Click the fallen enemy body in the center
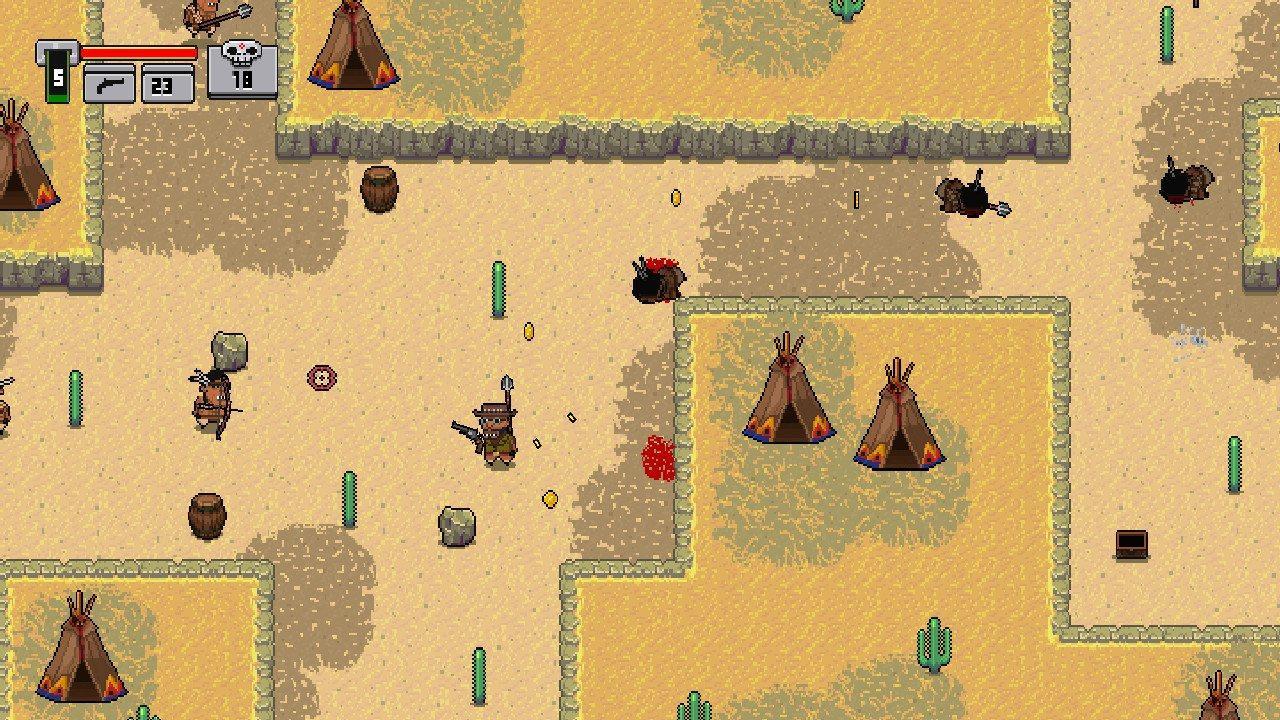 point(660,280)
